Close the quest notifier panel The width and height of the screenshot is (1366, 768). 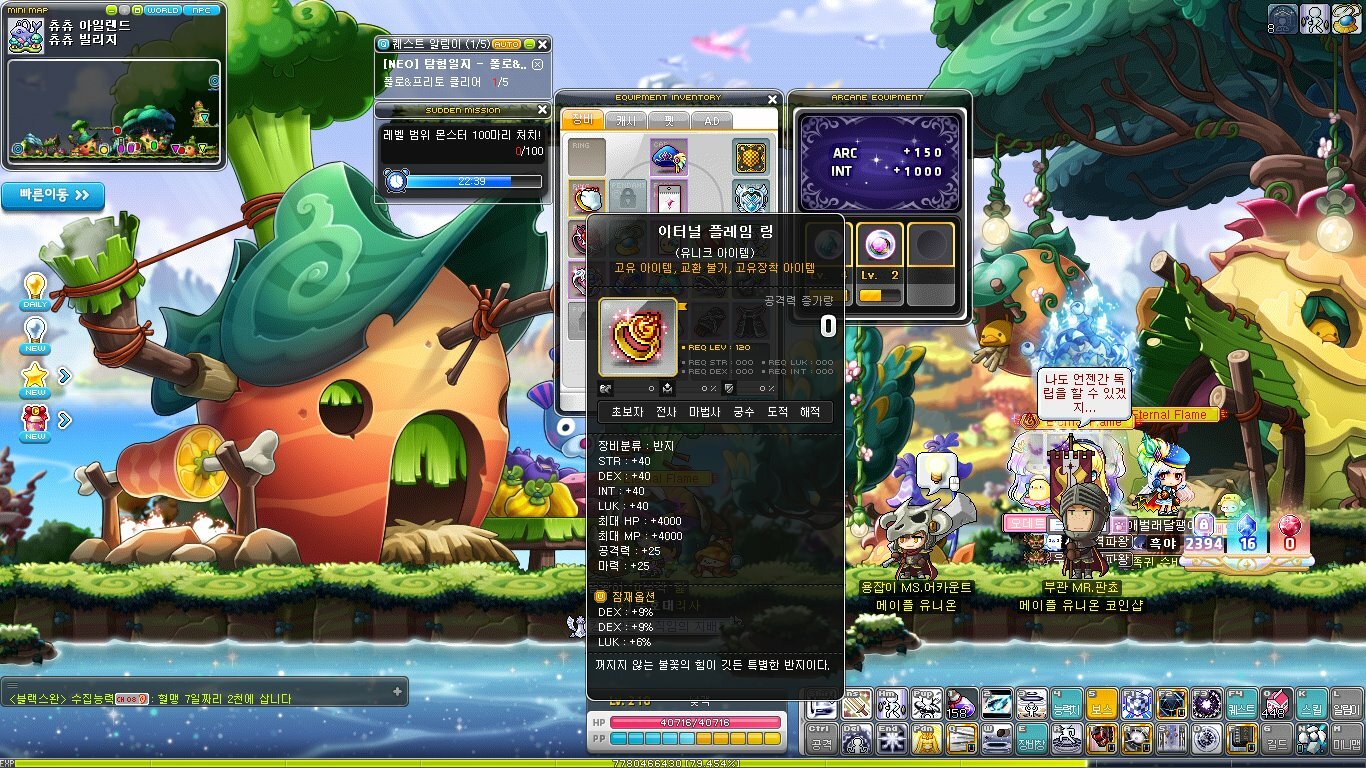coord(543,45)
